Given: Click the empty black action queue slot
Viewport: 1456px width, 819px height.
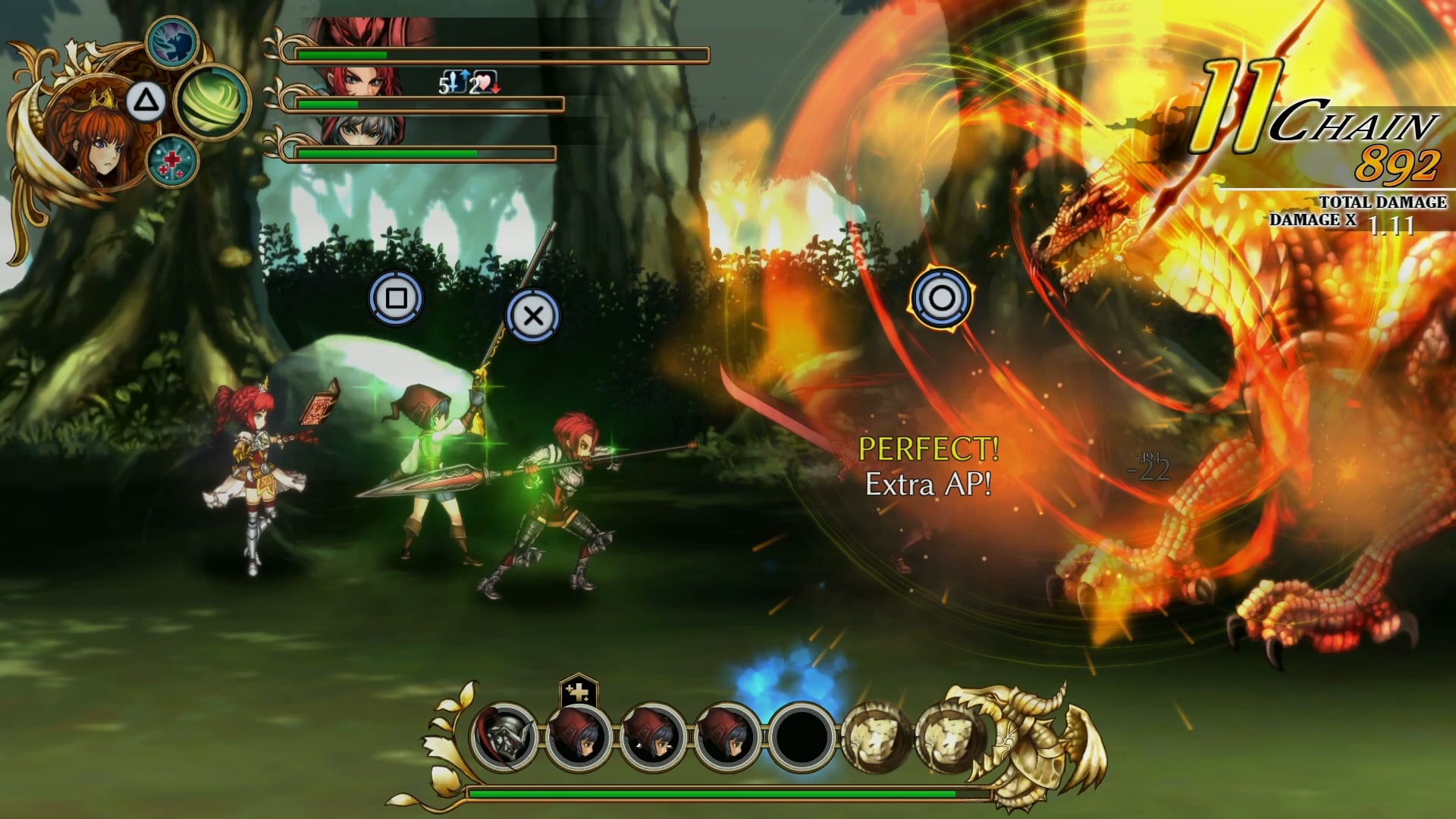Looking at the screenshot, I should point(802,736).
